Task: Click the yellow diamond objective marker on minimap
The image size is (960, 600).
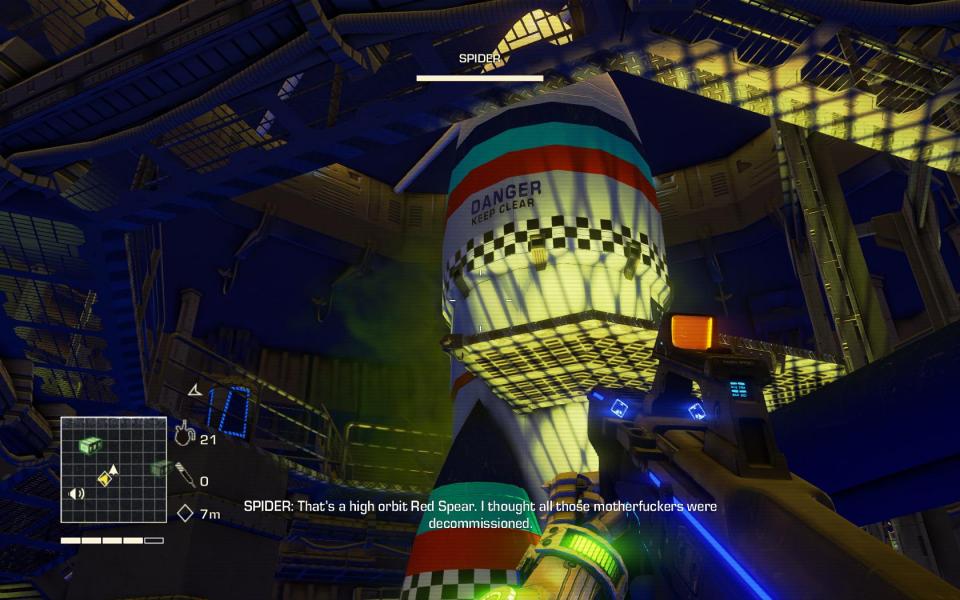Action: pos(103,480)
